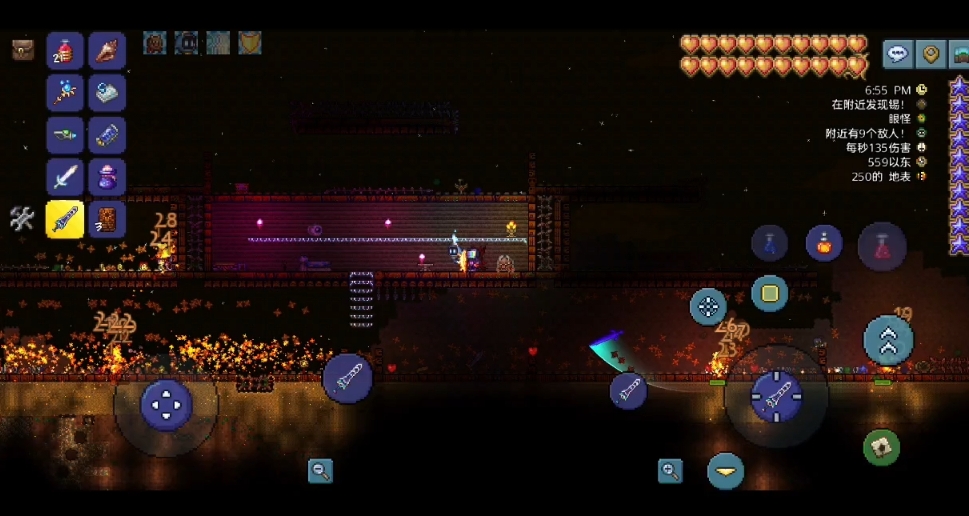Use the quick mana potion button

tap(769, 243)
